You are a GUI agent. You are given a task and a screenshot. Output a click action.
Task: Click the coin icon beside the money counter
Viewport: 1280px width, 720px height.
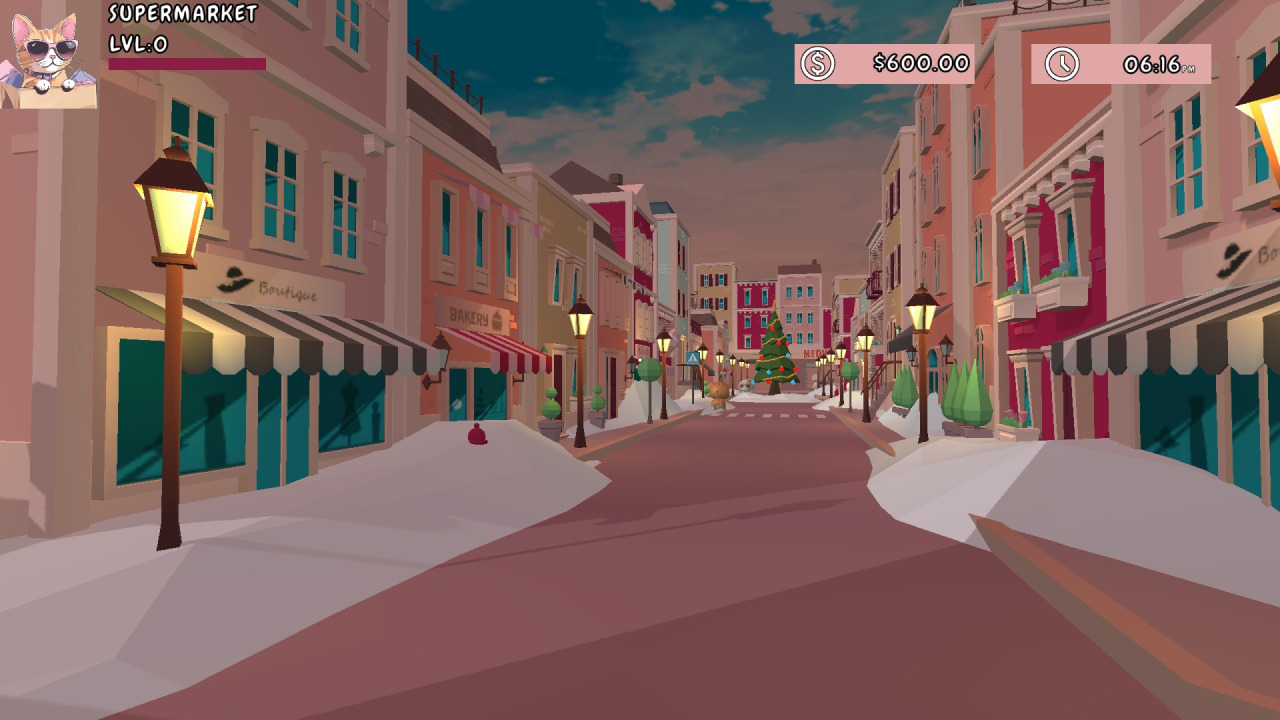point(818,64)
